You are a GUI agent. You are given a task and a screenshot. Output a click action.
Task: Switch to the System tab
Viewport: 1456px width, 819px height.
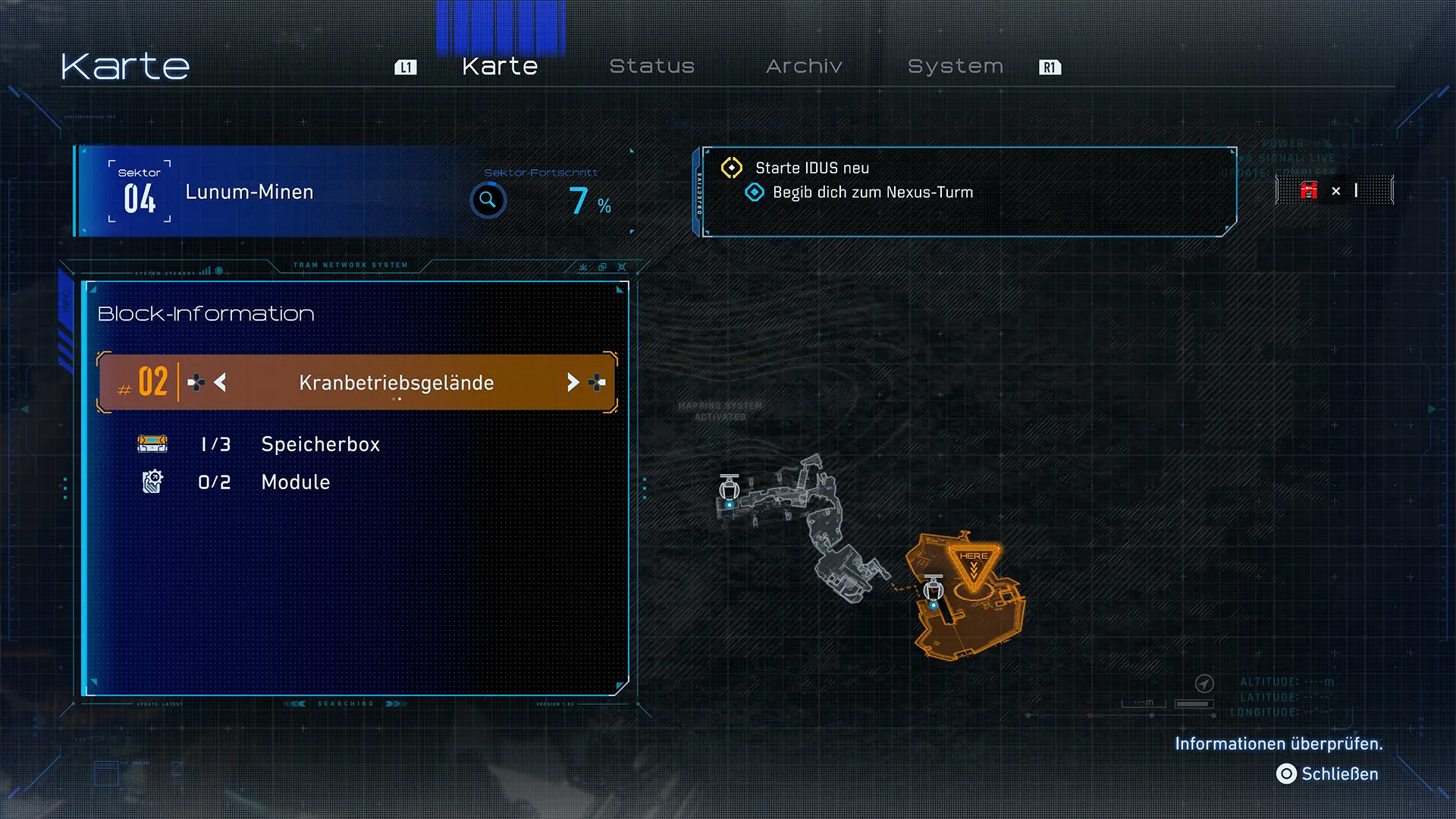click(x=955, y=67)
